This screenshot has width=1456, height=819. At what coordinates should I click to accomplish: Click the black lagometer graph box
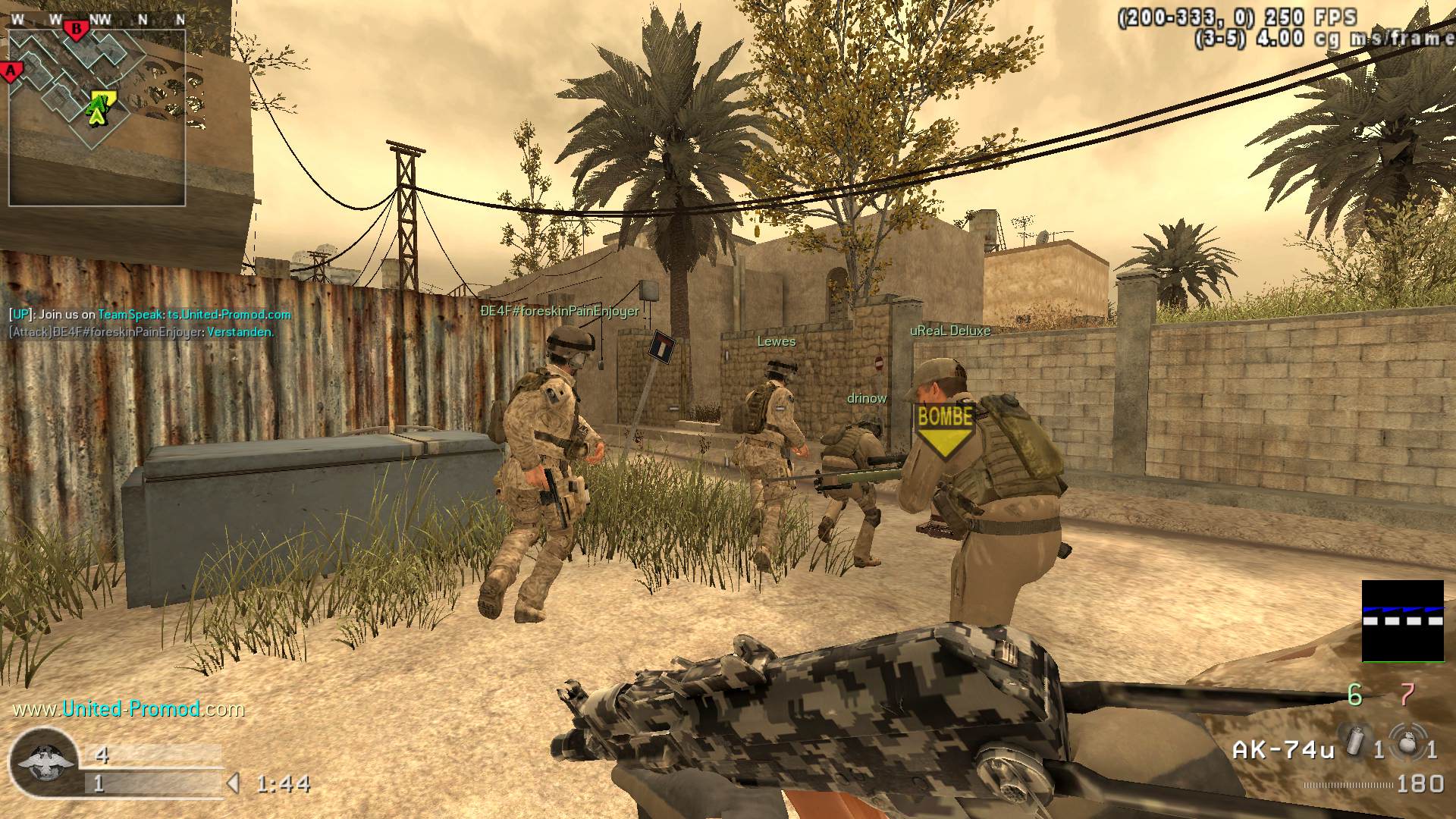click(1402, 620)
